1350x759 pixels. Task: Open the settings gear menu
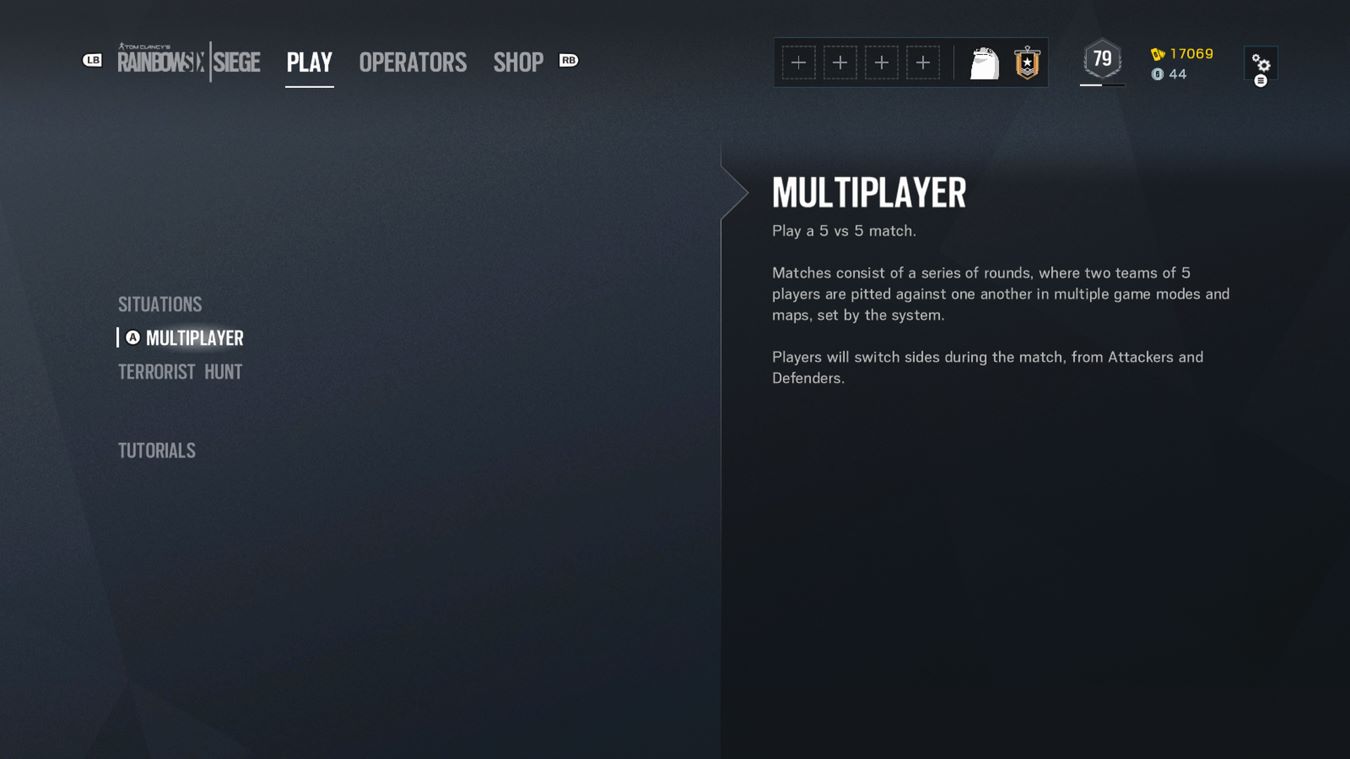1260,64
